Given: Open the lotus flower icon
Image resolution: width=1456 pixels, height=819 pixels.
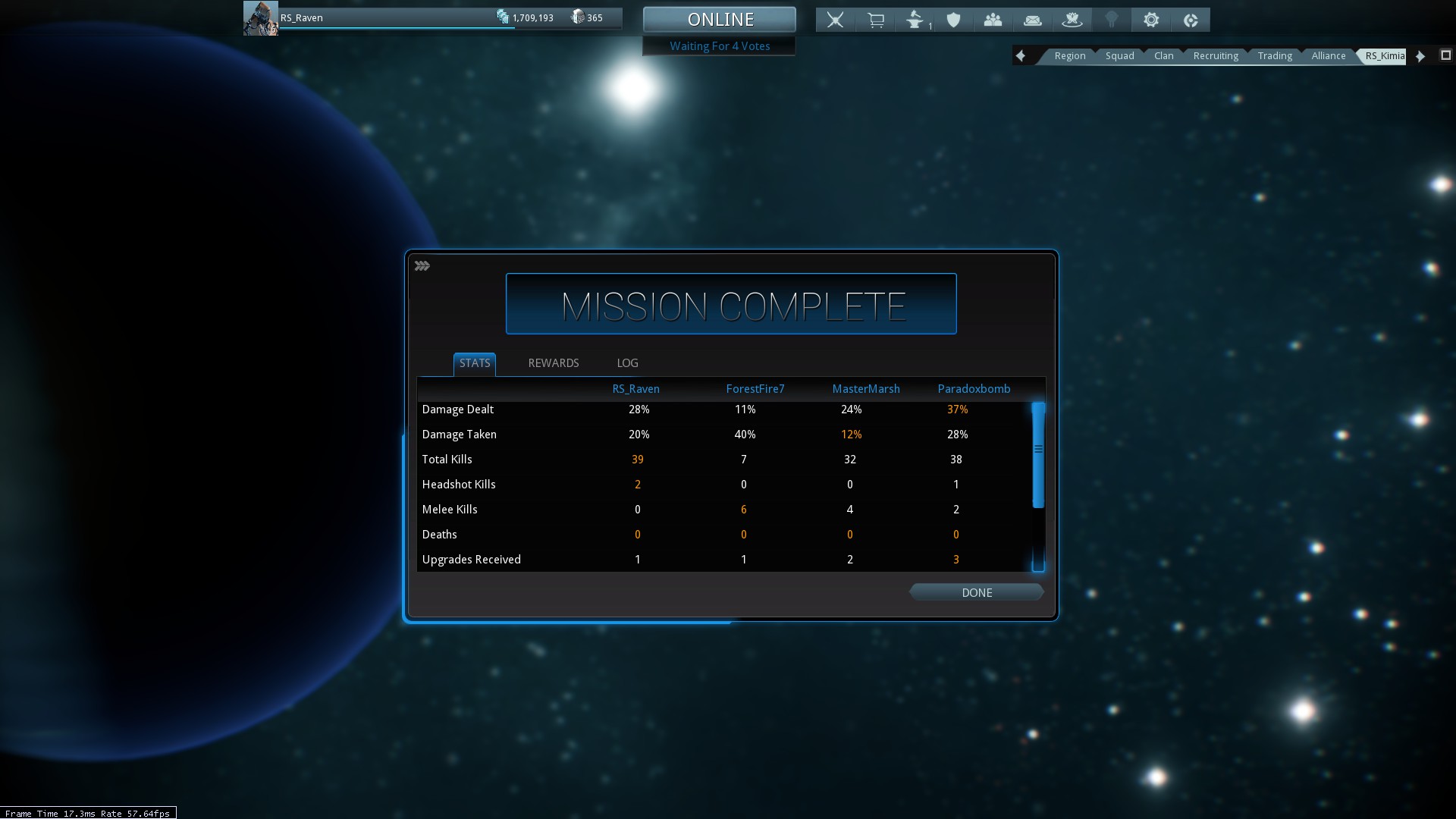Looking at the screenshot, I should [1072, 20].
